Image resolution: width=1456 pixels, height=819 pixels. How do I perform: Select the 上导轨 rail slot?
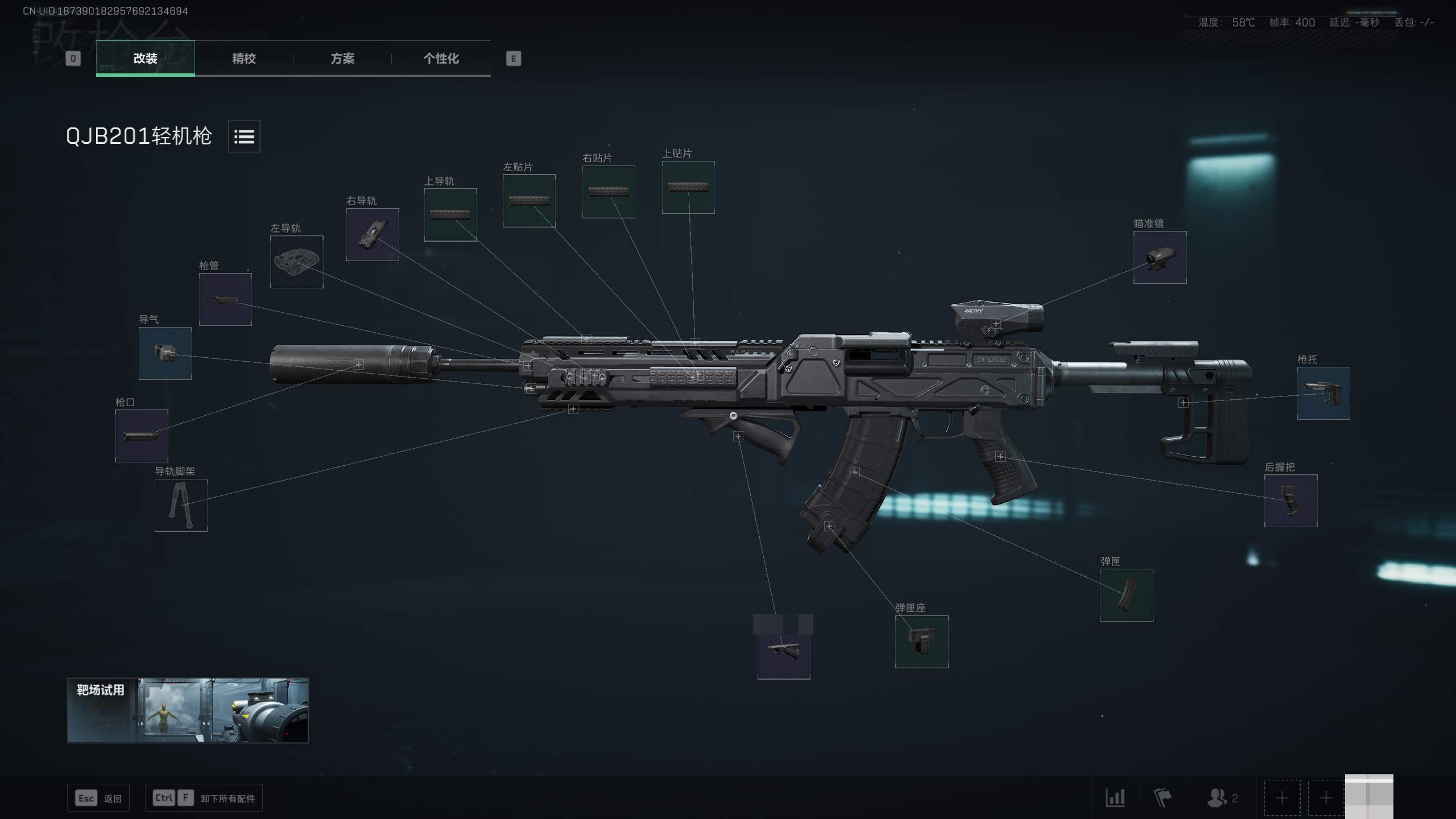click(x=450, y=214)
